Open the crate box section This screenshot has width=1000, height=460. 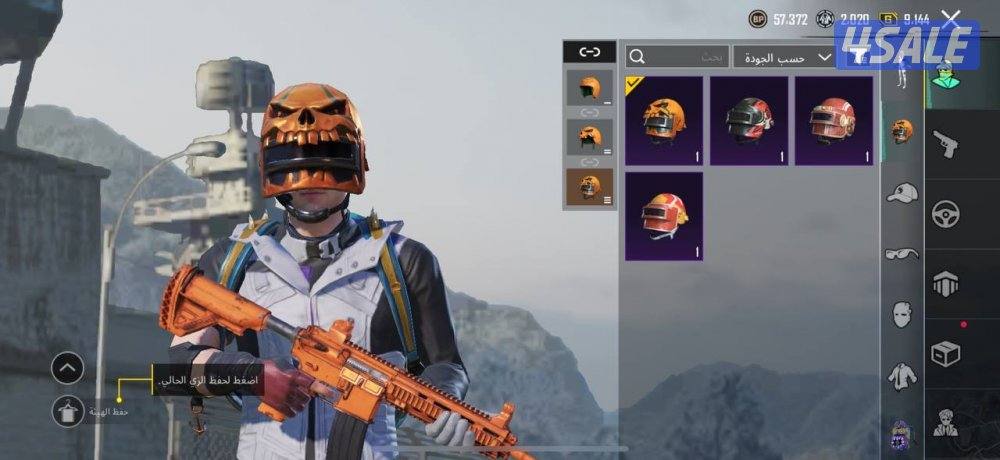(945, 353)
